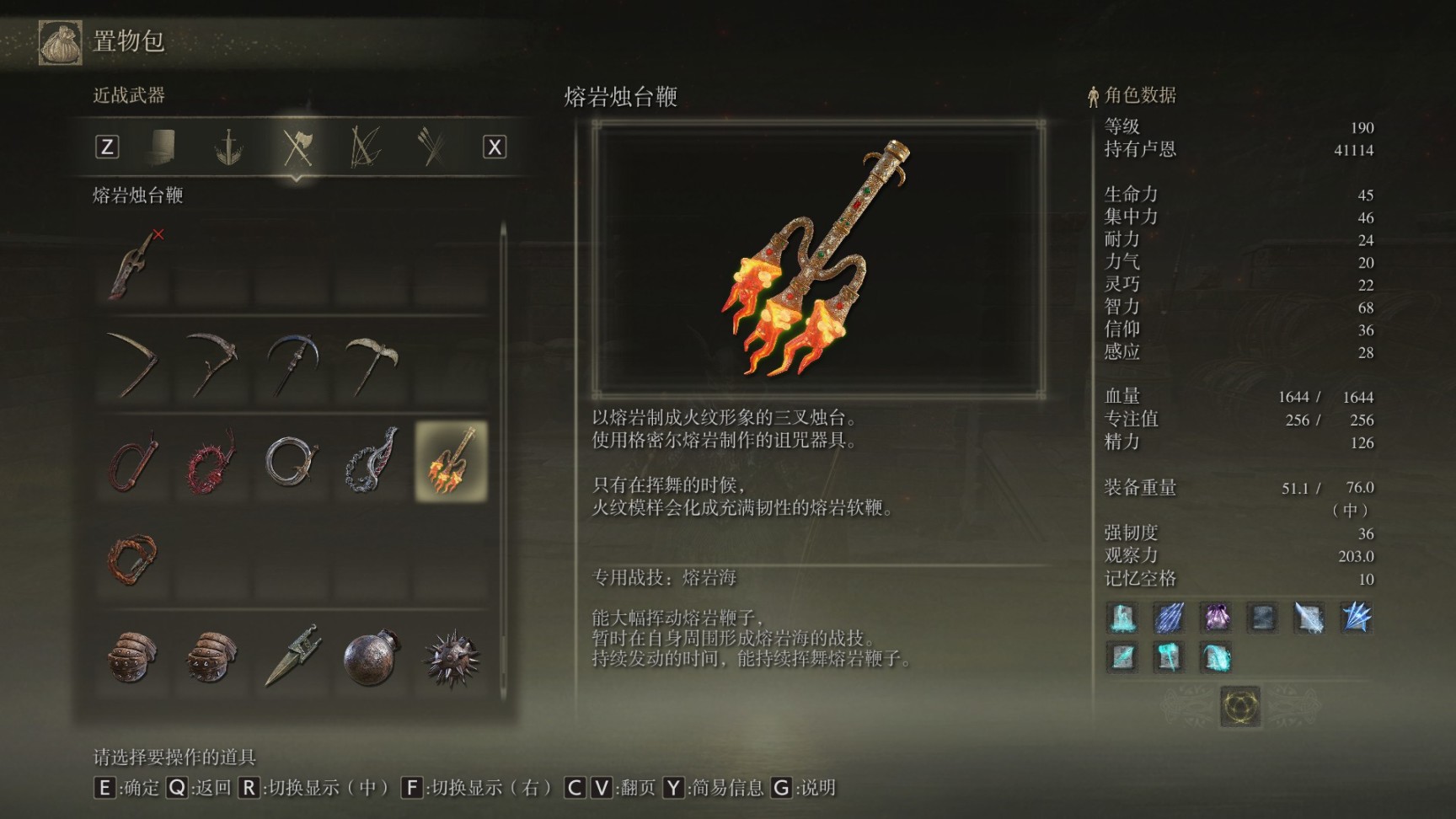The width and height of the screenshot is (1456, 819).
Task: Select the pale winged scythe
Action: click(371, 364)
